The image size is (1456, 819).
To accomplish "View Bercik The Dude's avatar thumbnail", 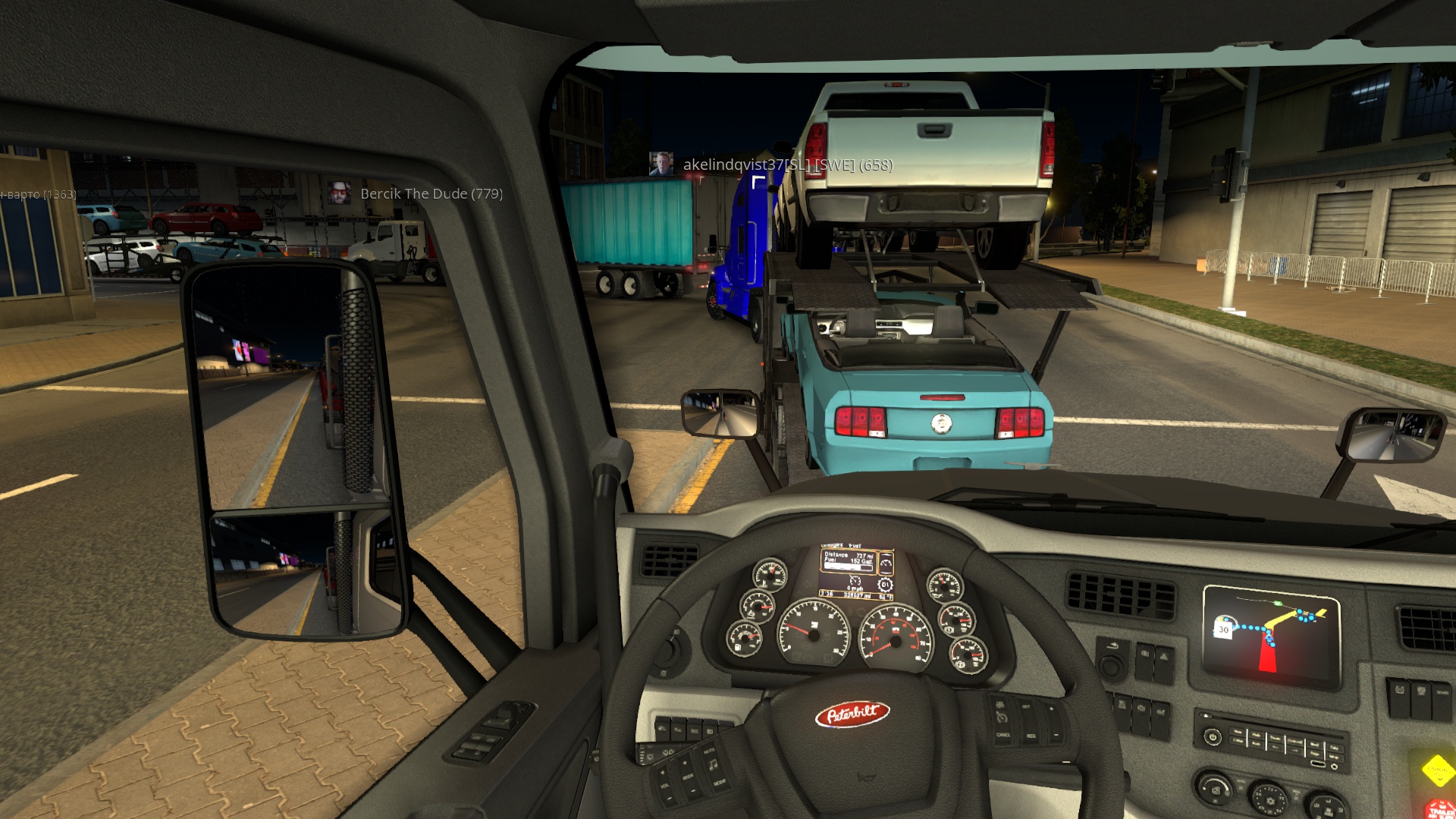I will pos(339,193).
